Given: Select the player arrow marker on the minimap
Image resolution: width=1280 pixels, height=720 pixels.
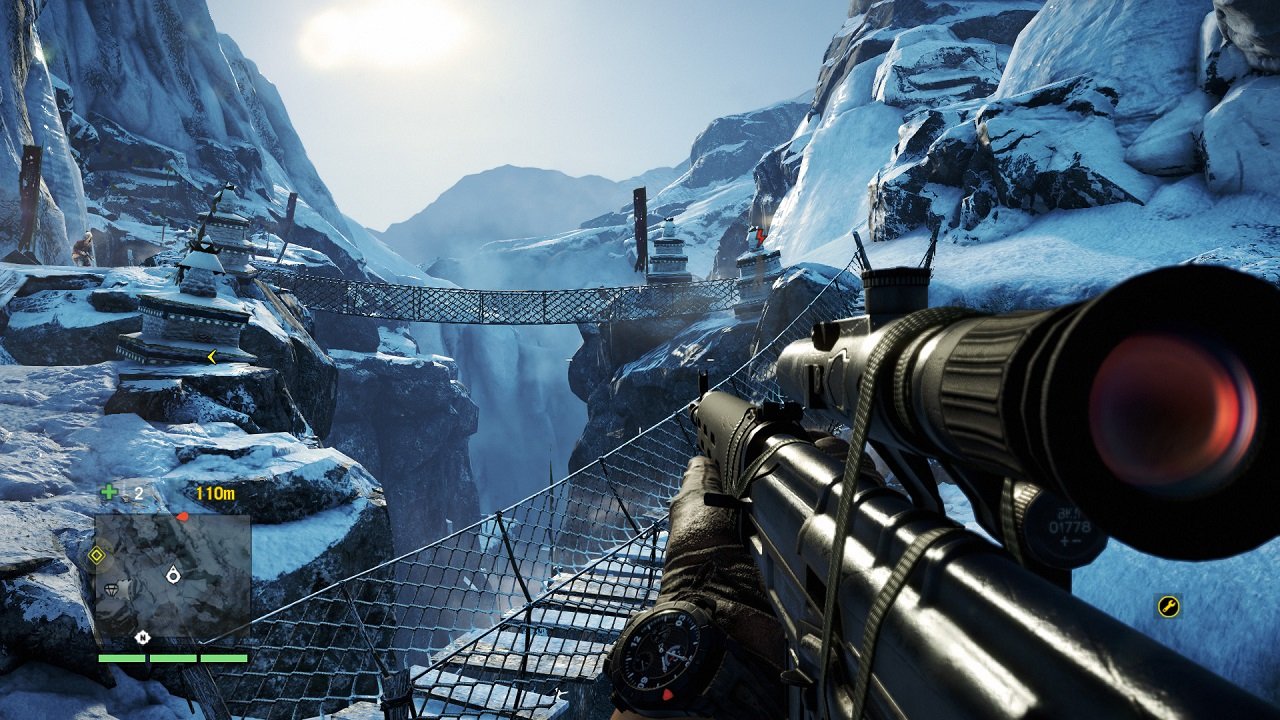Looking at the screenshot, I should pyautogui.click(x=173, y=575).
